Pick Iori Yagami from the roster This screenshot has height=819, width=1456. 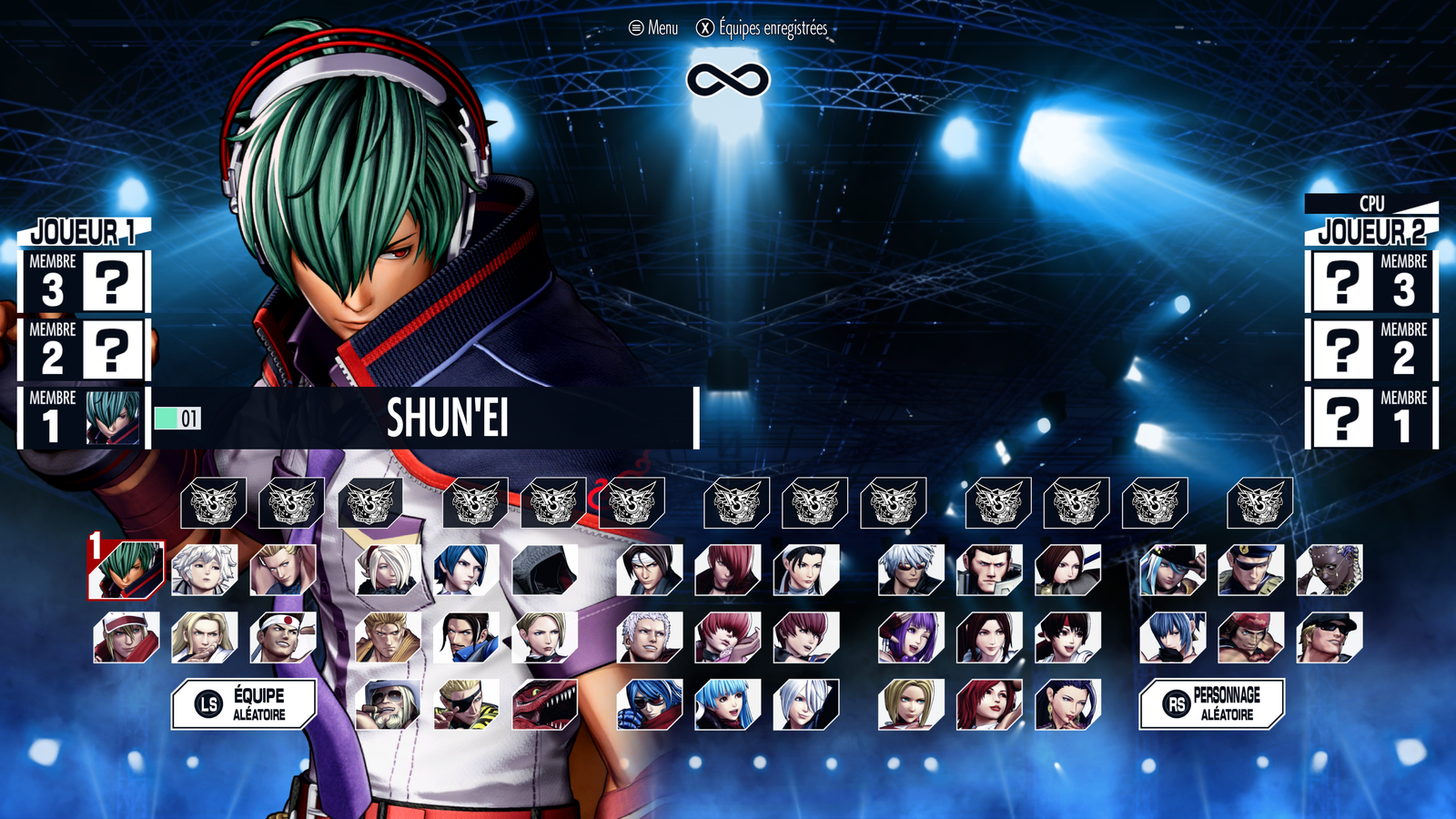point(728,571)
